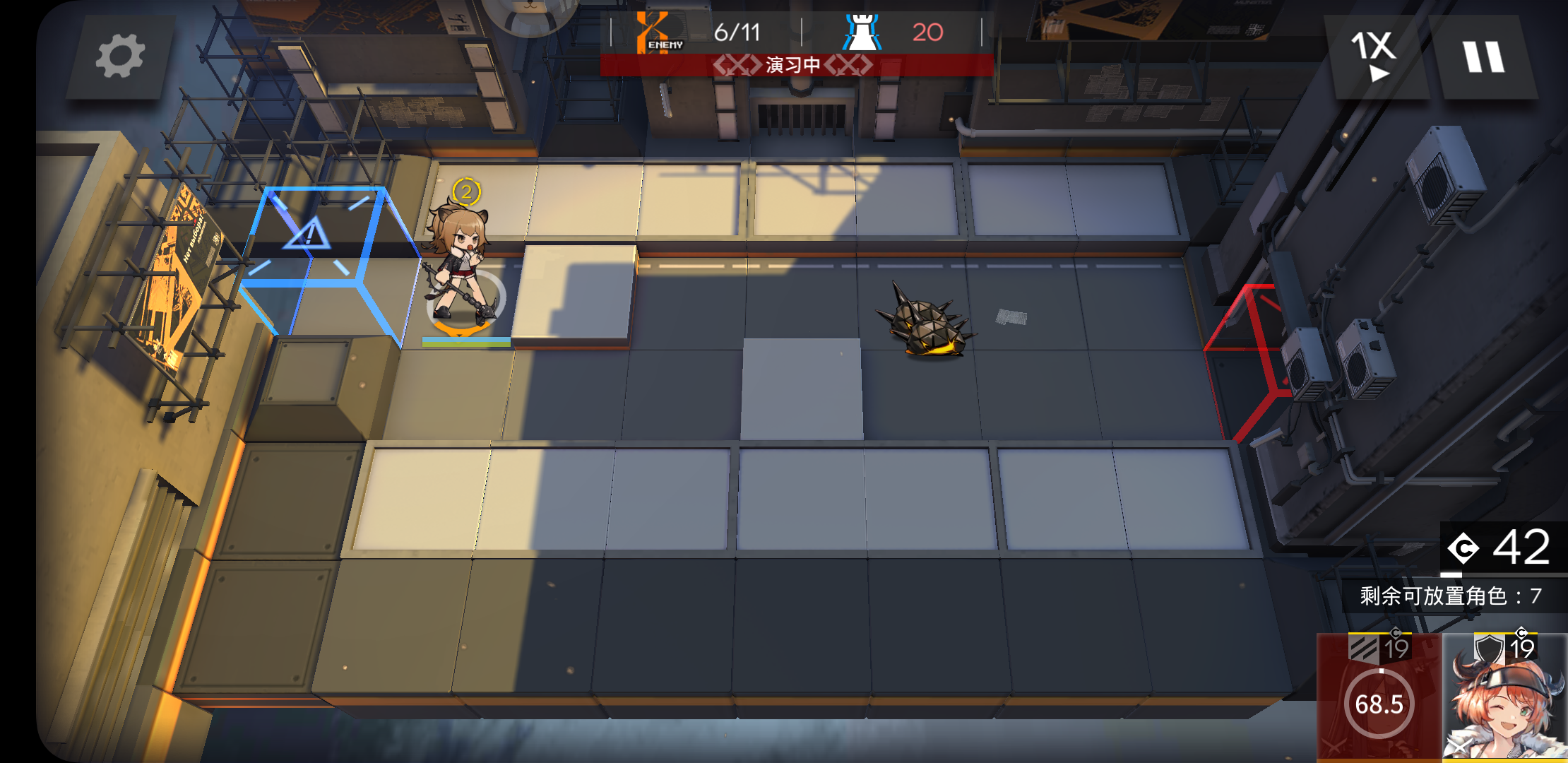
Task: Open the gear settings menu
Action: click(x=120, y=57)
